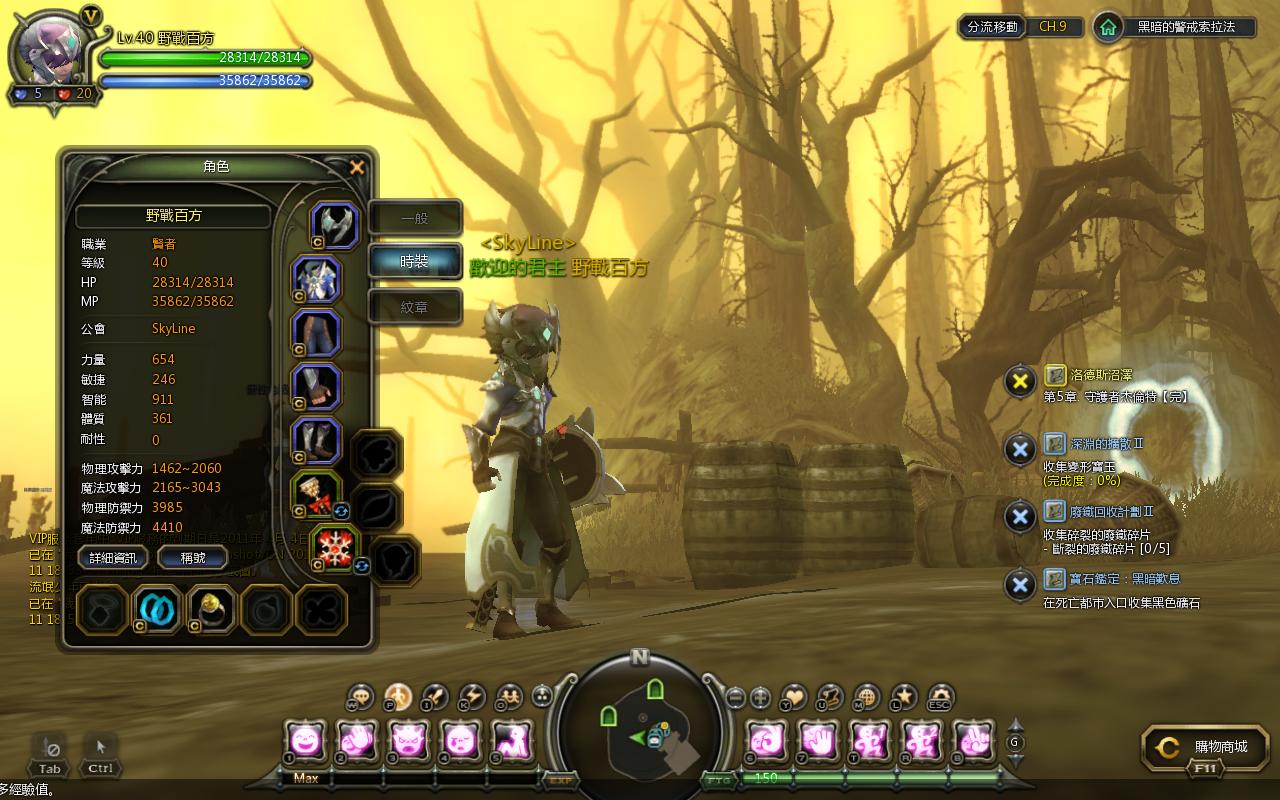Select the gold ring accessory slot
1280x800 pixels.
click(x=211, y=608)
